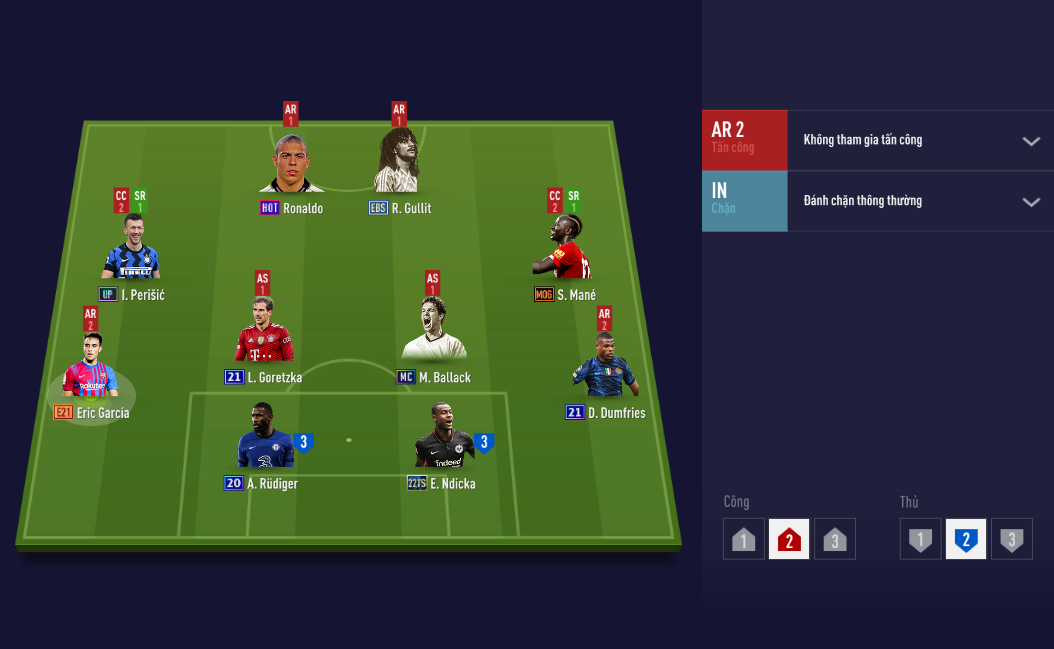The height and width of the screenshot is (649, 1054).
Task: Select R. Gullit player card
Action: (398, 164)
